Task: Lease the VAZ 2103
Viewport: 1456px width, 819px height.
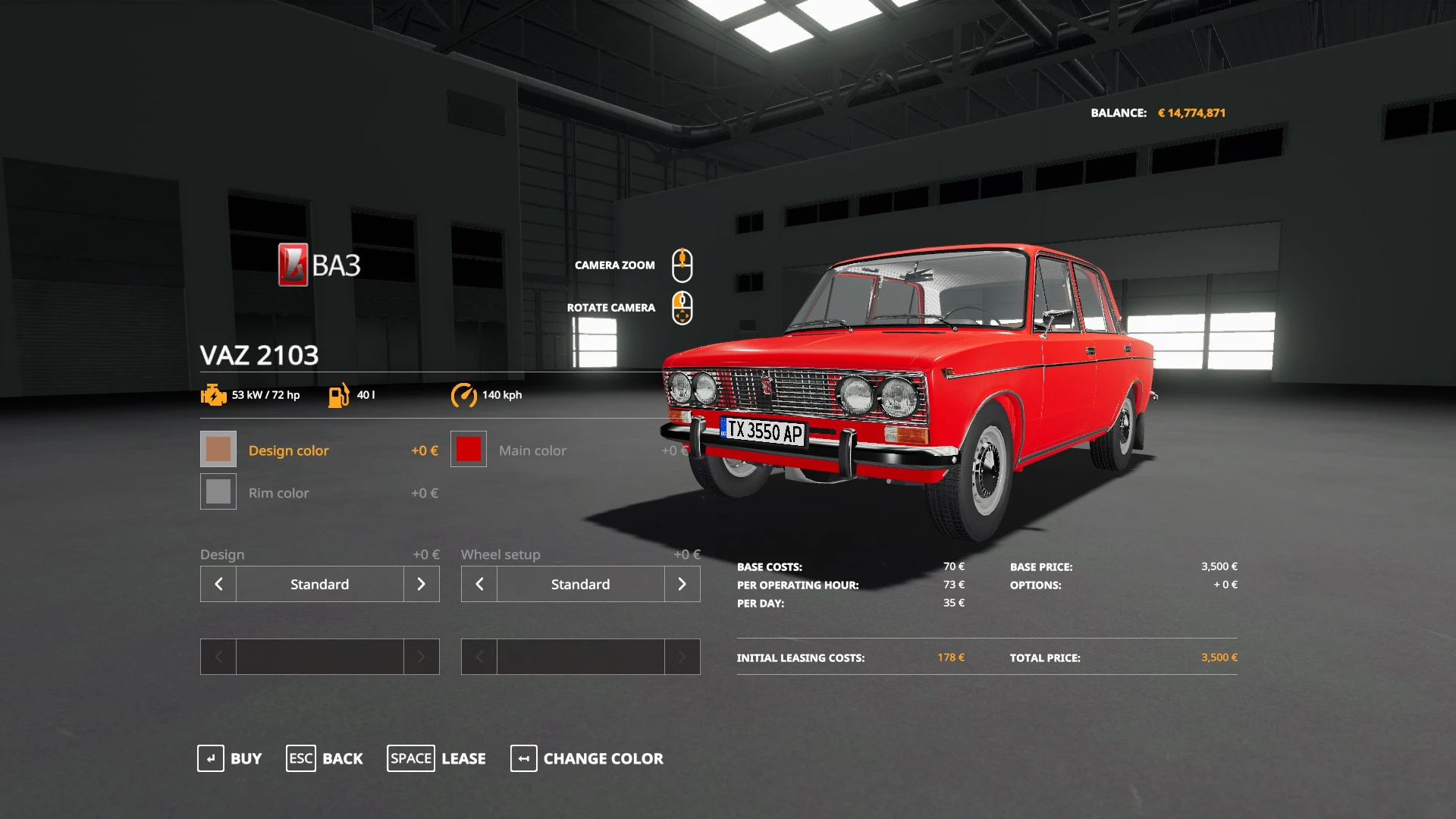Action: point(436,758)
